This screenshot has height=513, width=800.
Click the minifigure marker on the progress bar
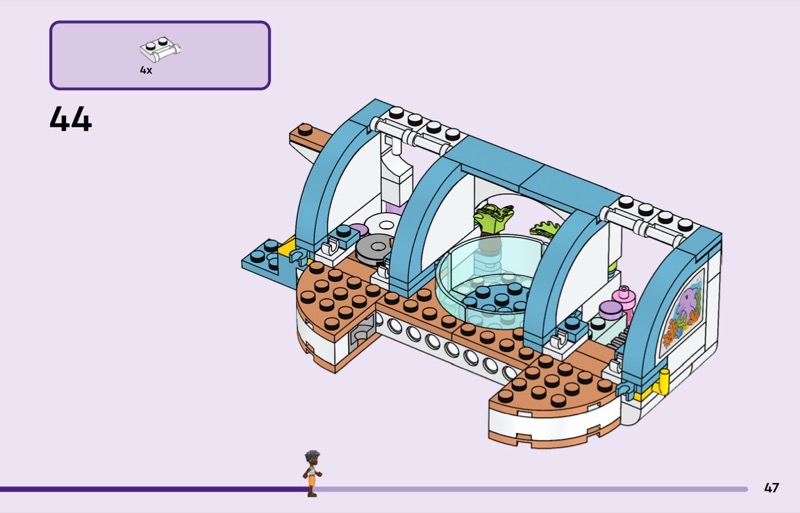(312, 473)
